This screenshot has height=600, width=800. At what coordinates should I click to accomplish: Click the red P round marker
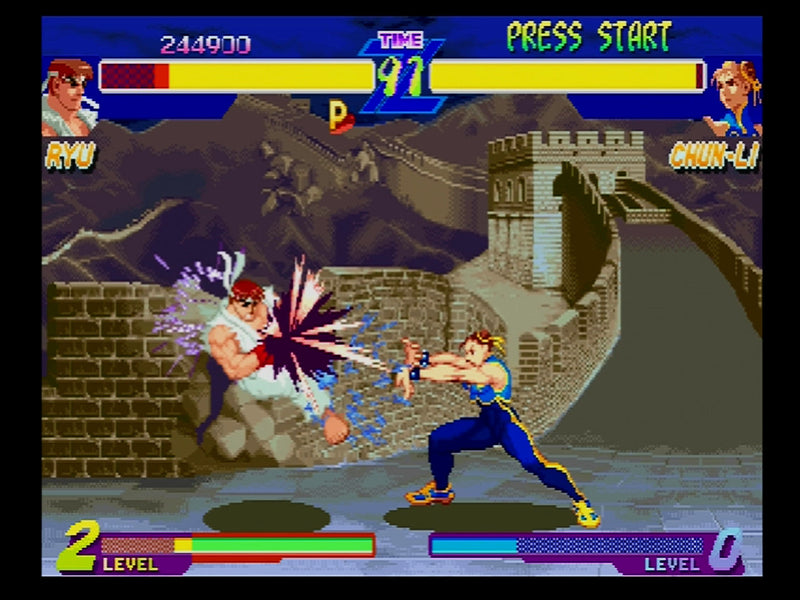tap(340, 117)
